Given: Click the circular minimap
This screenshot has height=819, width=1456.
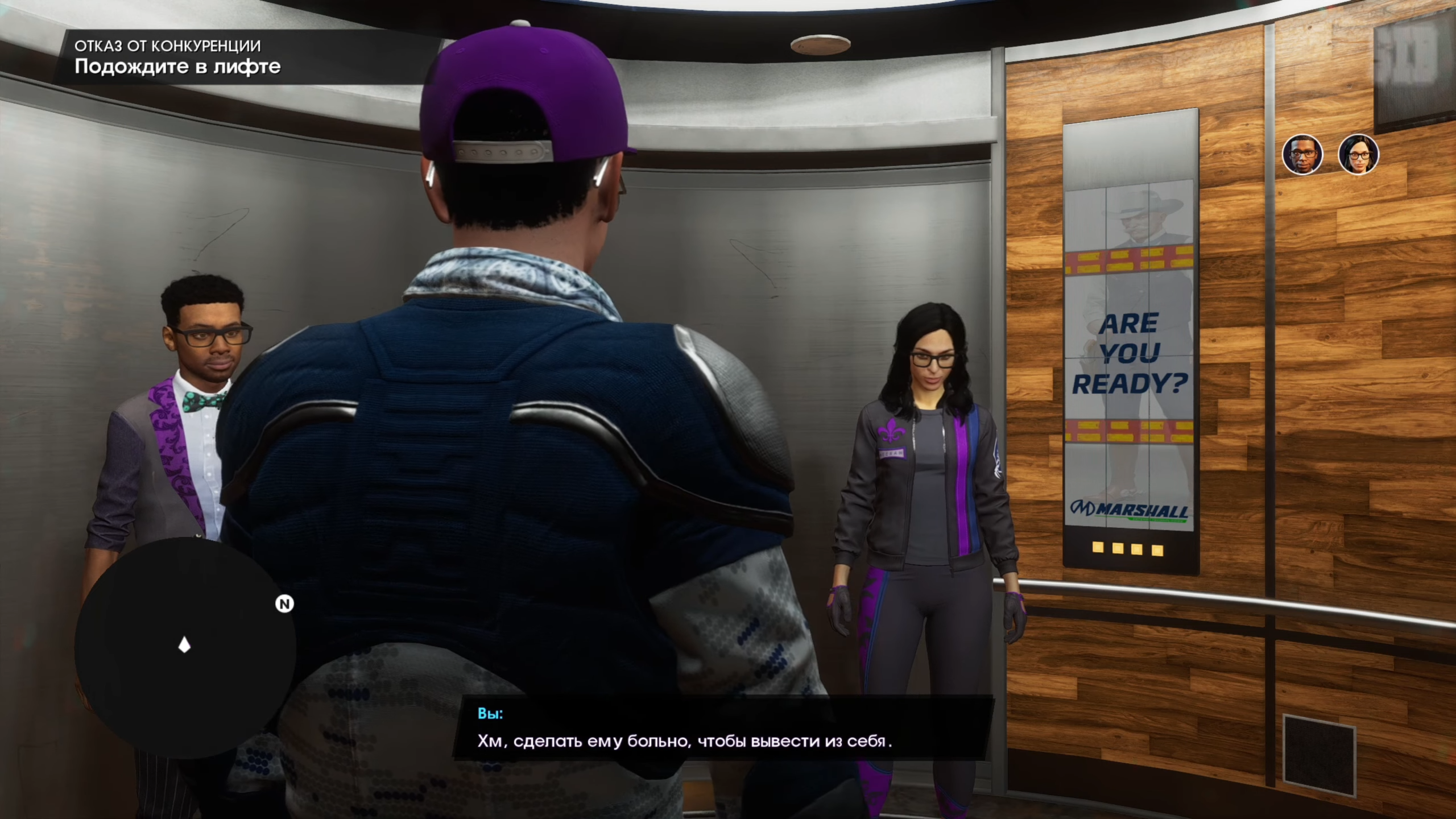Looking at the screenshot, I should [185, 647].
